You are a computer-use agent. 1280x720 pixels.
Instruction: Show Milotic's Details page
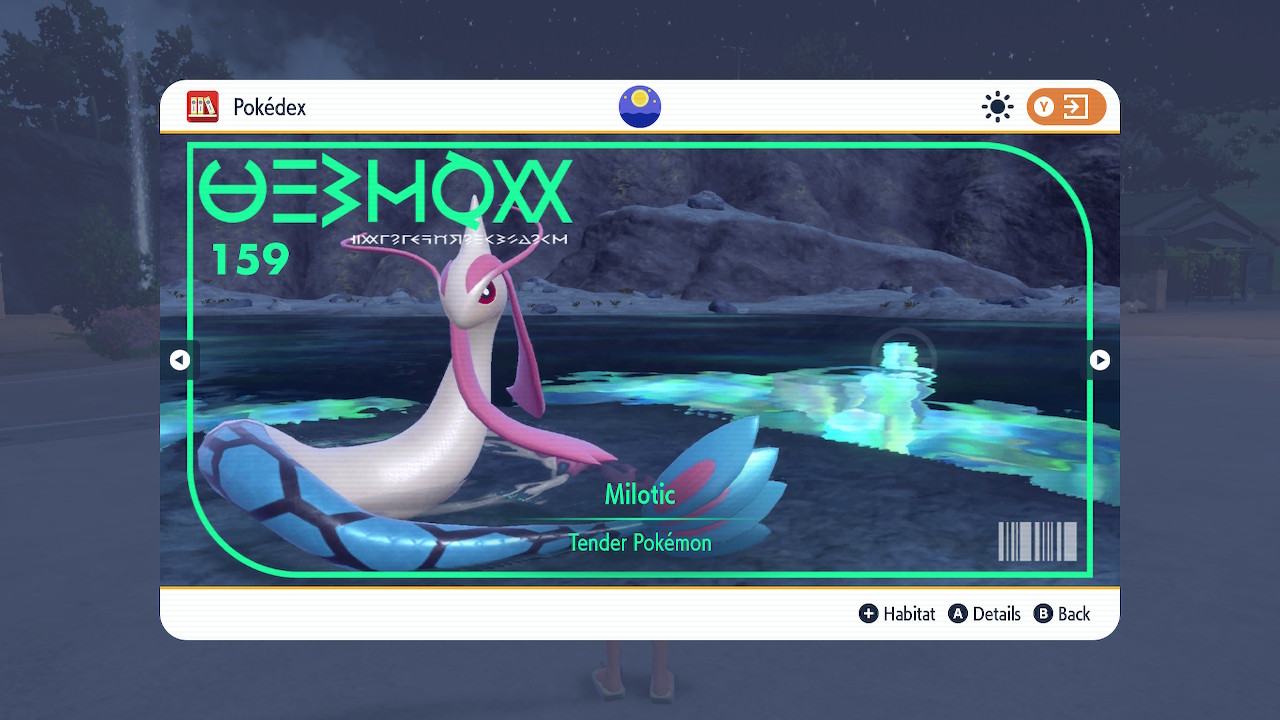985,614
